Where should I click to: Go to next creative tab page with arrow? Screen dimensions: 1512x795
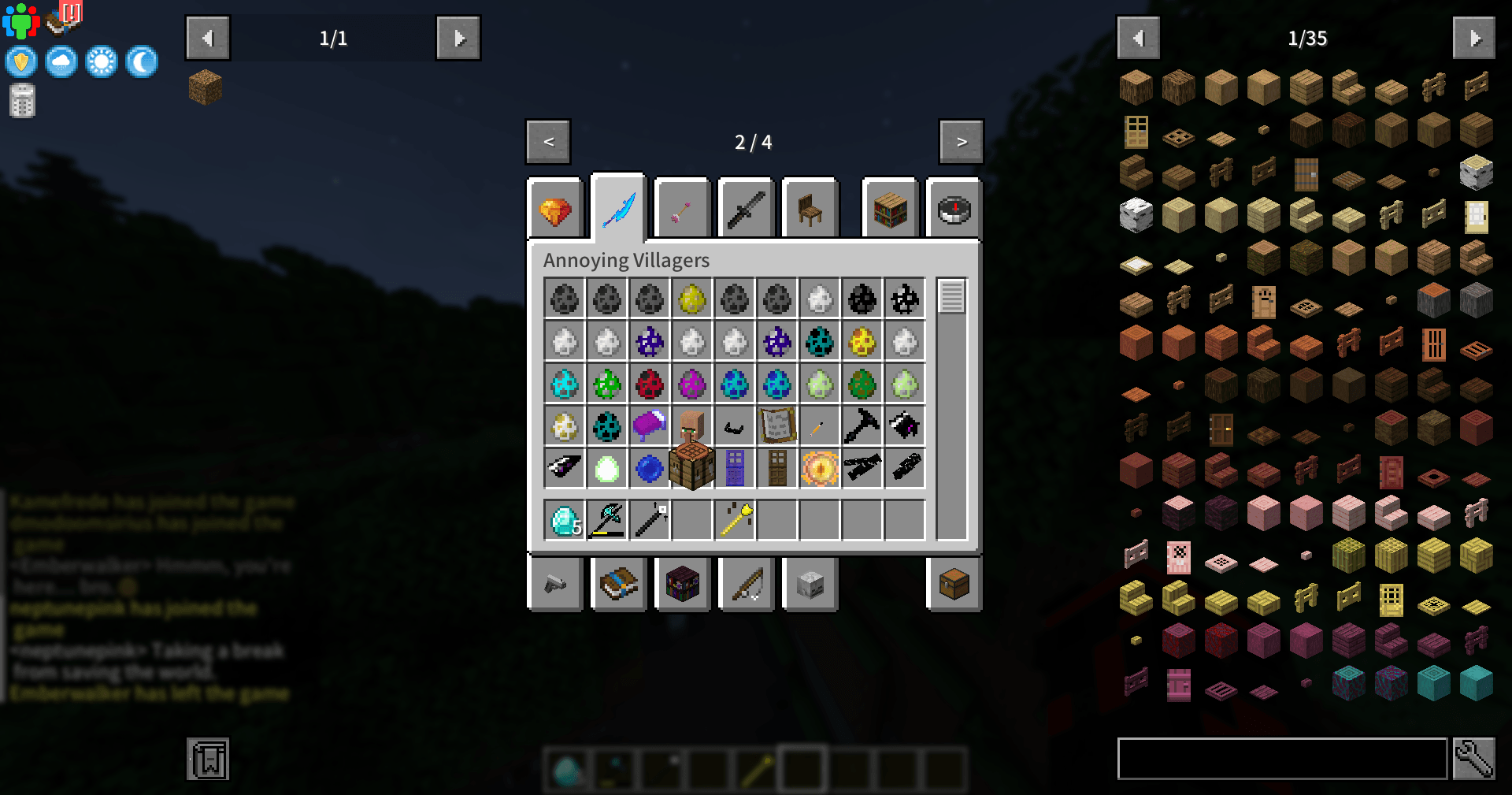[x=962, y=142]
